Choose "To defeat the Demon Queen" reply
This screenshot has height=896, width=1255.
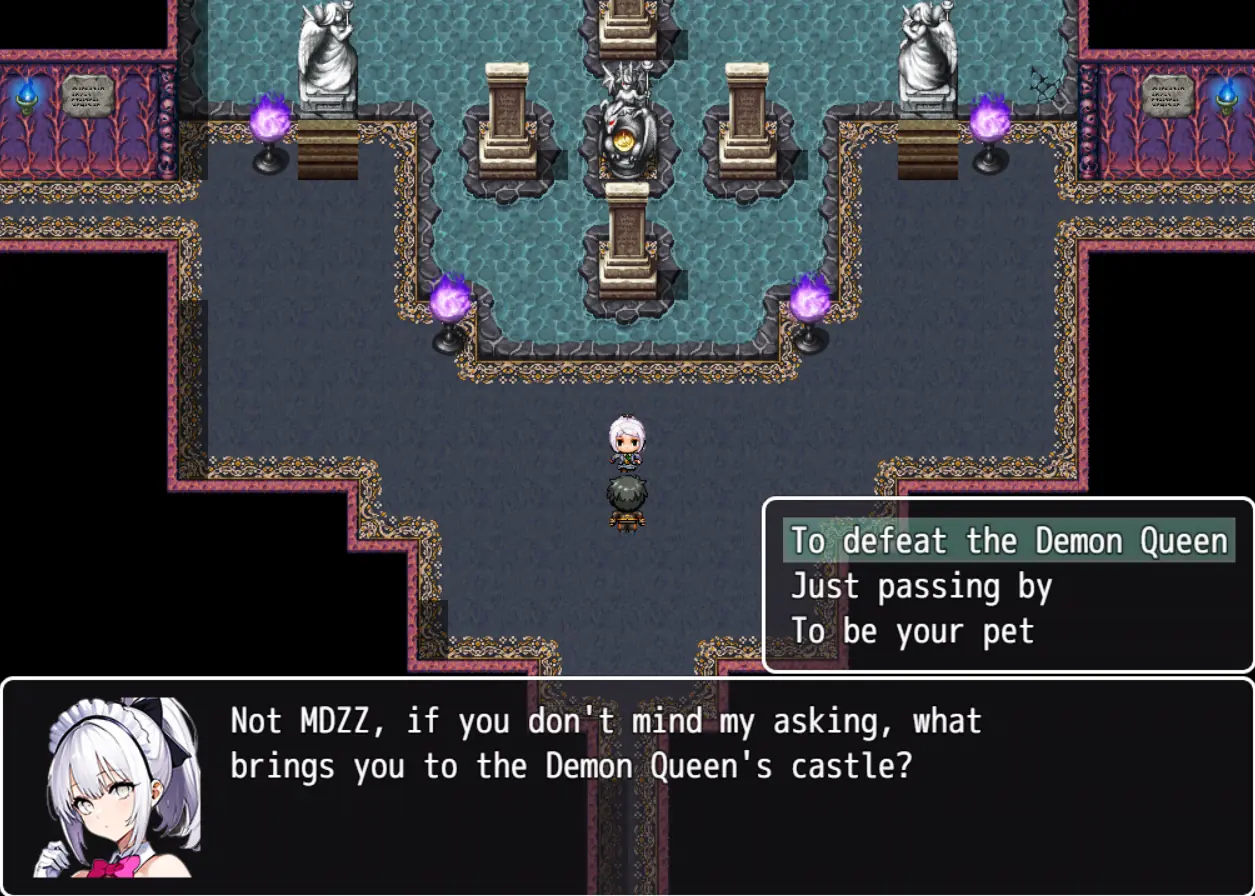point(1008,541)
